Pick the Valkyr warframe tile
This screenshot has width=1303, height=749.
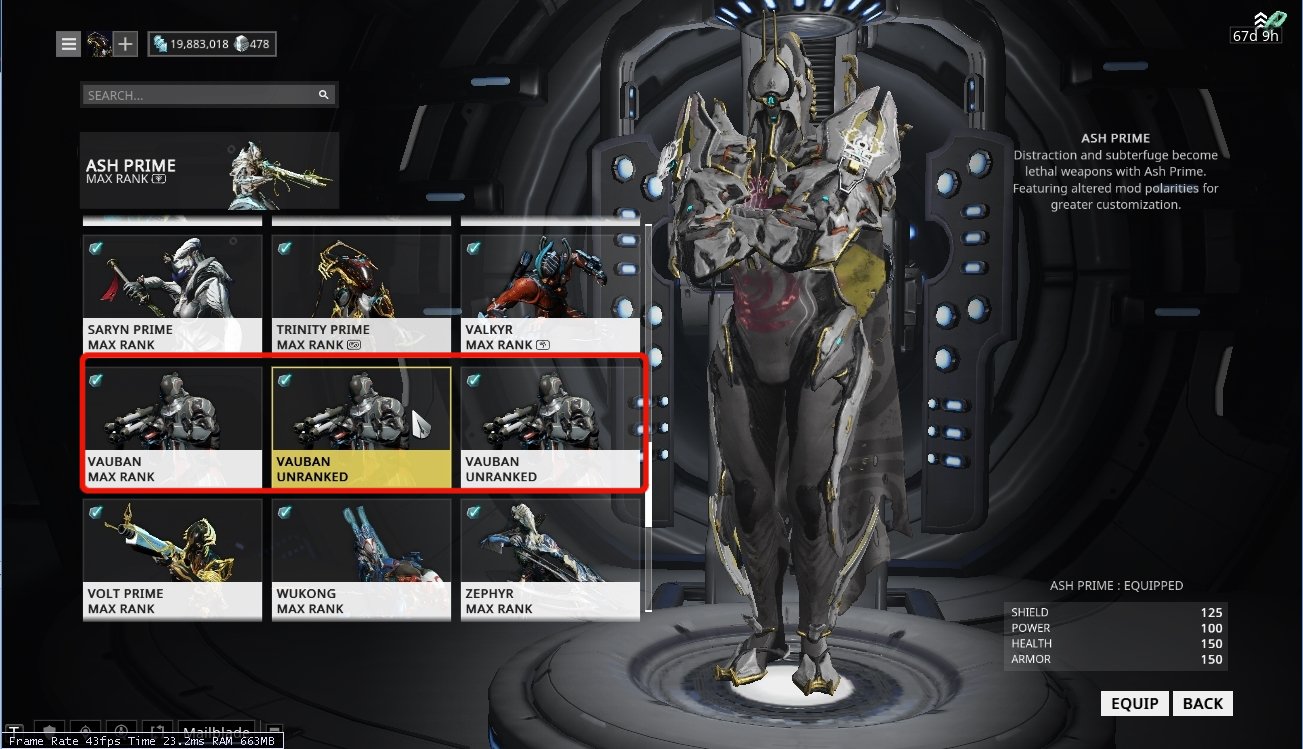point(550,294)
